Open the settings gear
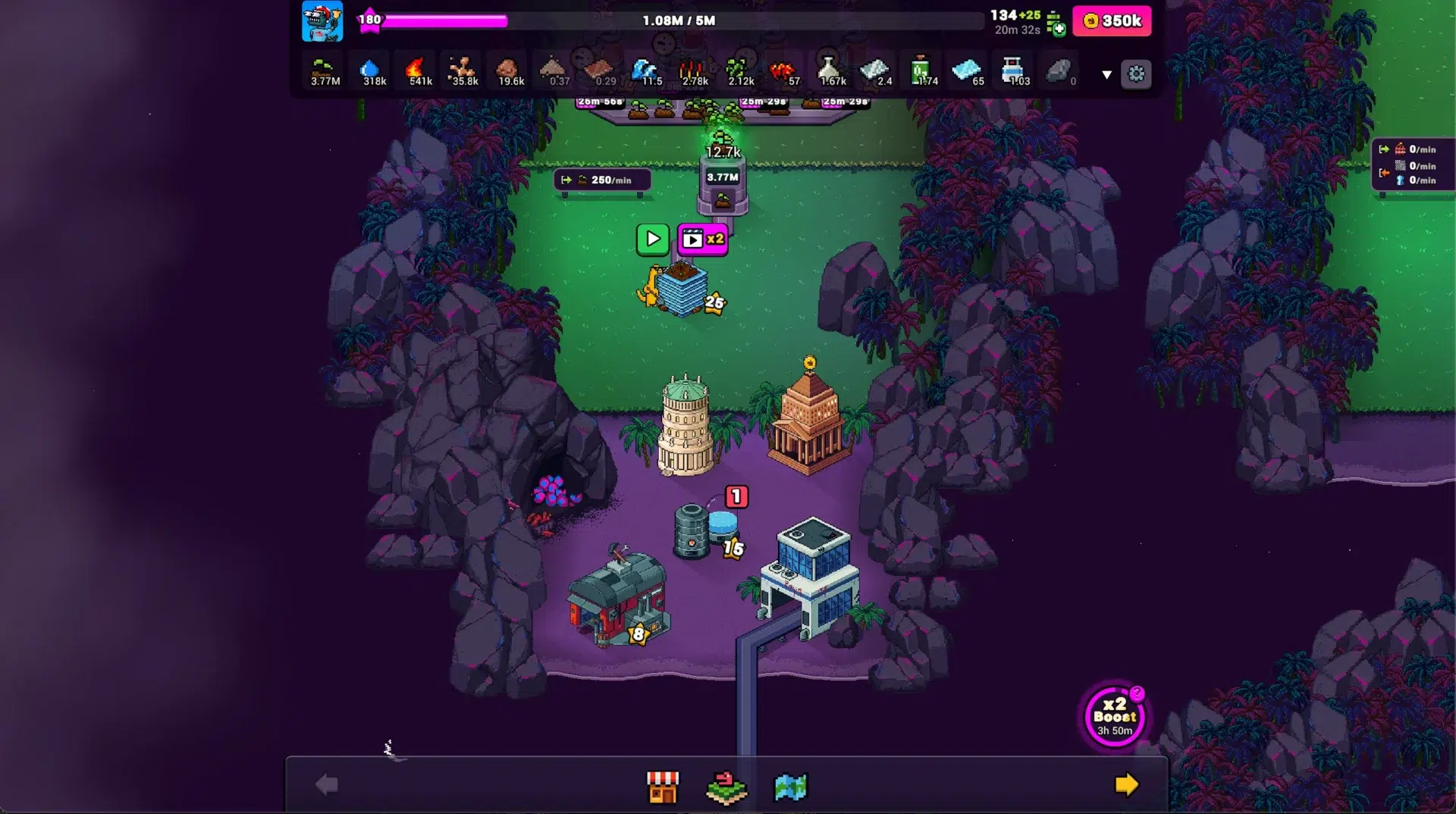This screenshot has height=814, width=1456. [1136, 74]
